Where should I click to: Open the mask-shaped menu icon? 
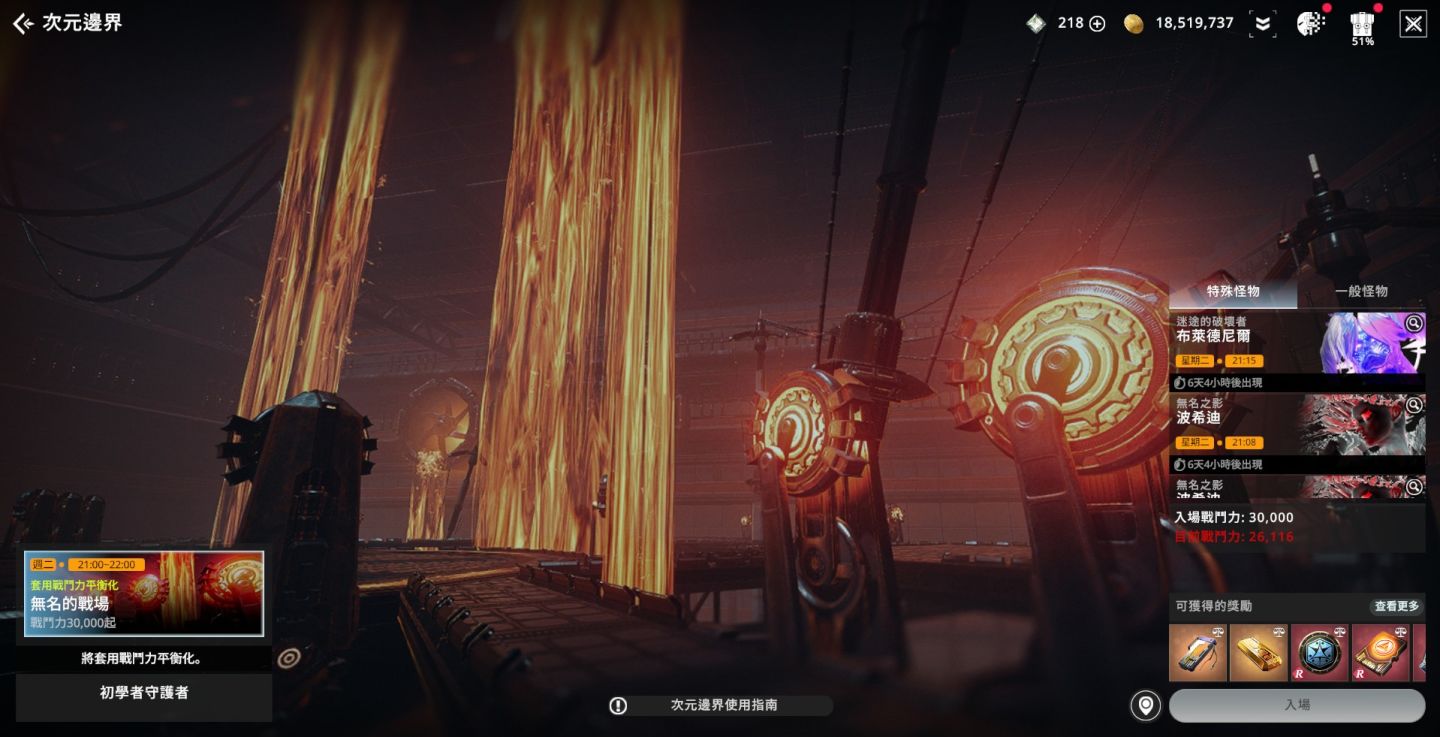pyautogui.click(x=1310, y=24)
